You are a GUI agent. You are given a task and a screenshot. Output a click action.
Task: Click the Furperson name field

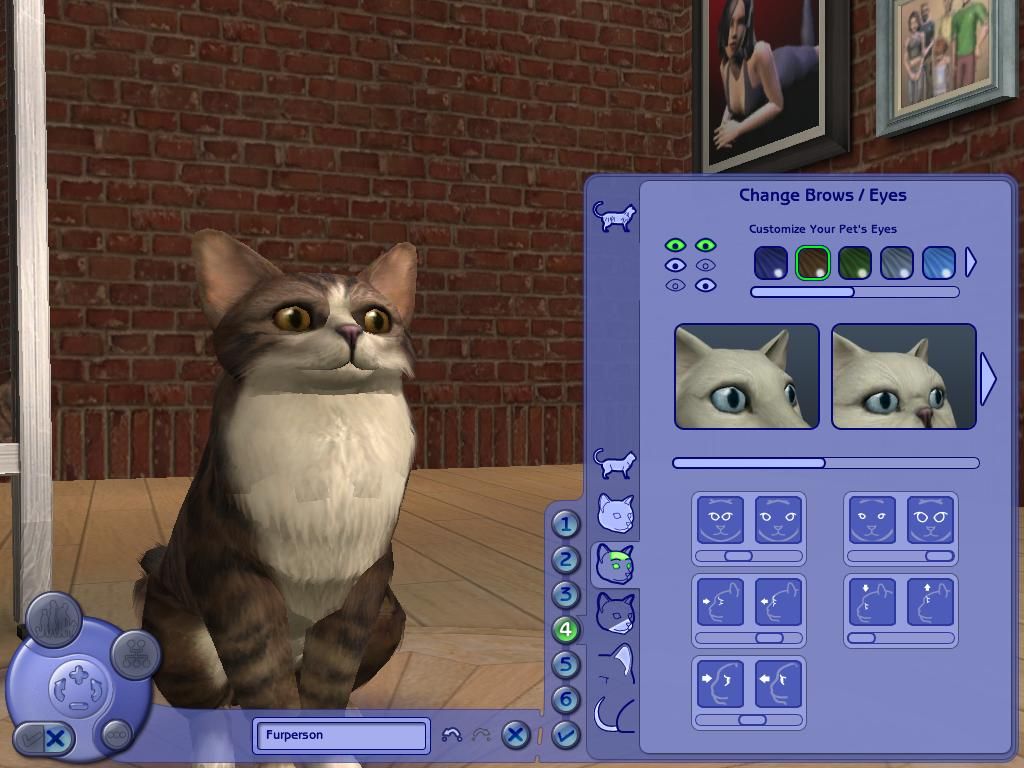coord(341,735)
